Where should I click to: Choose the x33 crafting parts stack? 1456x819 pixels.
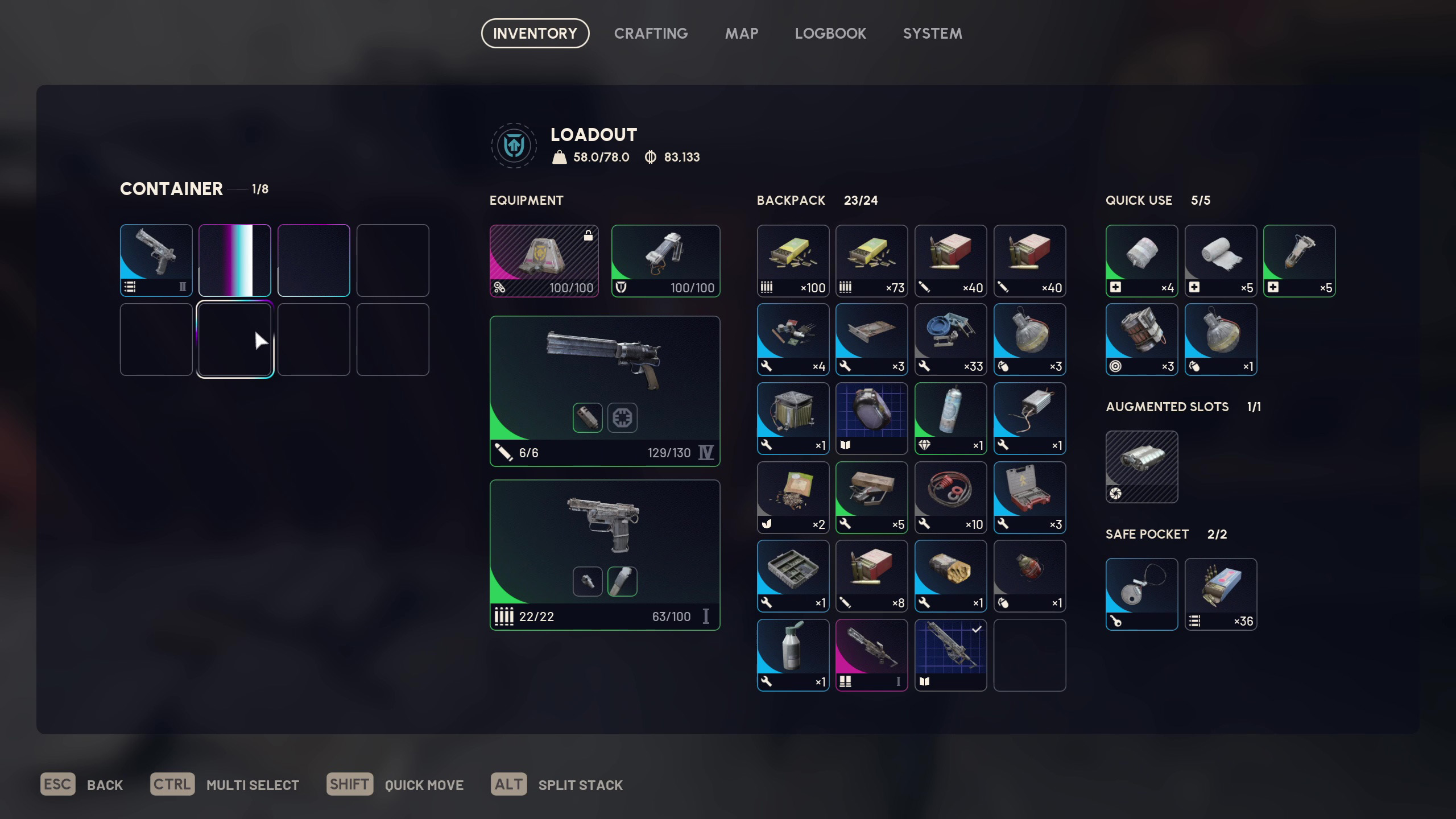950,339
